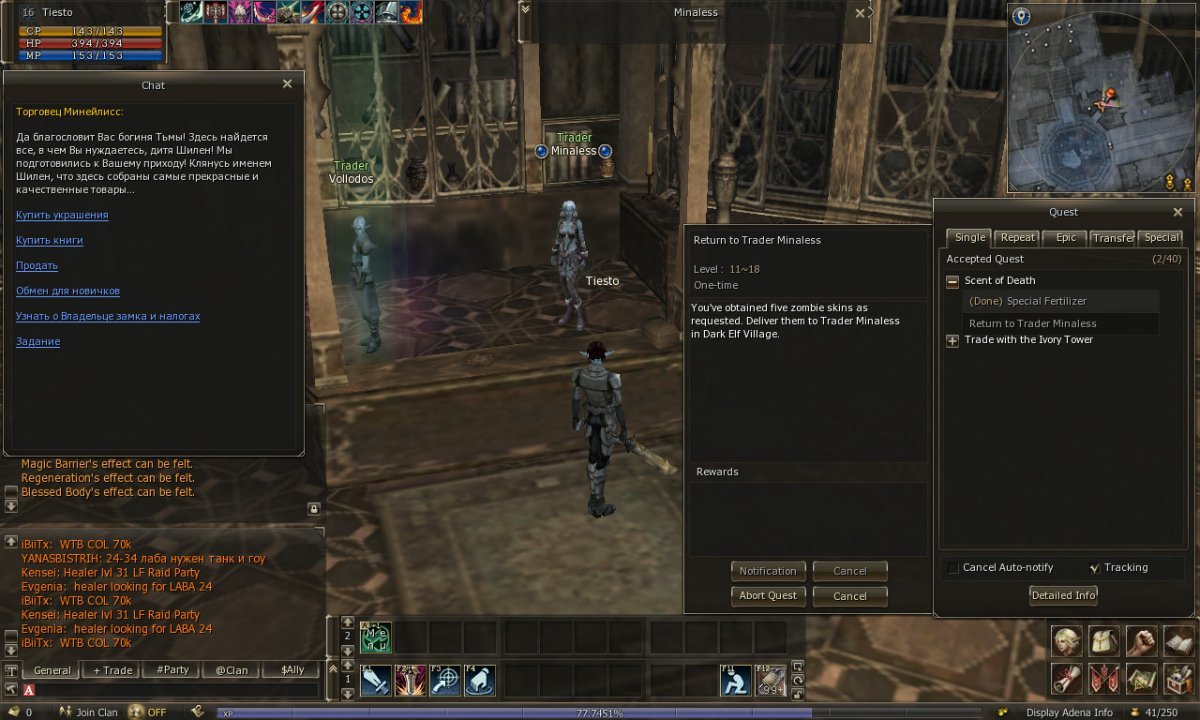Click the Notification button
The height and width of the screenshot is (720, 1200).
pyautogui.click(x=768, y=571)
